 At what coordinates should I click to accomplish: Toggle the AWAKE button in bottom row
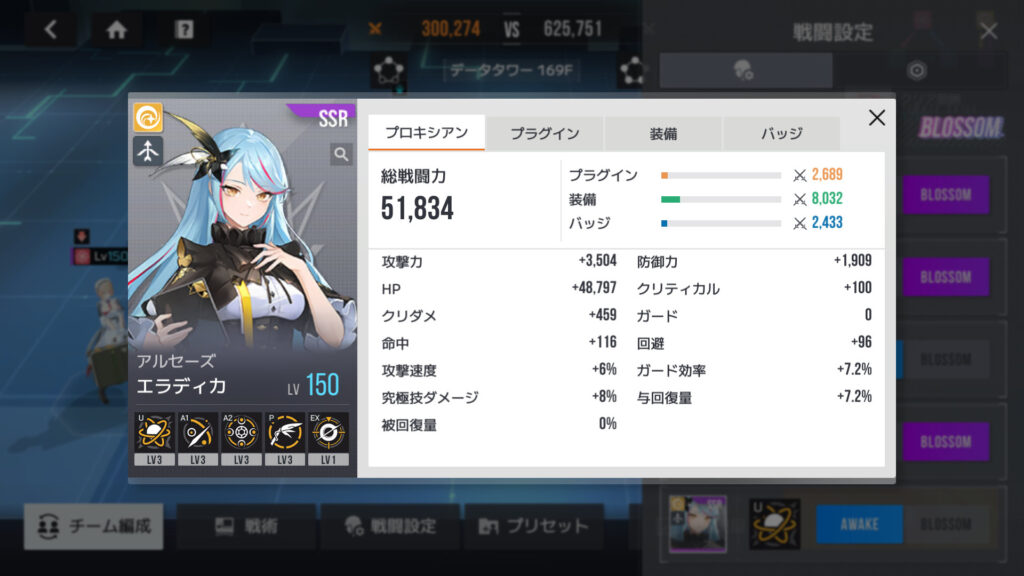(x=859, y=524)
